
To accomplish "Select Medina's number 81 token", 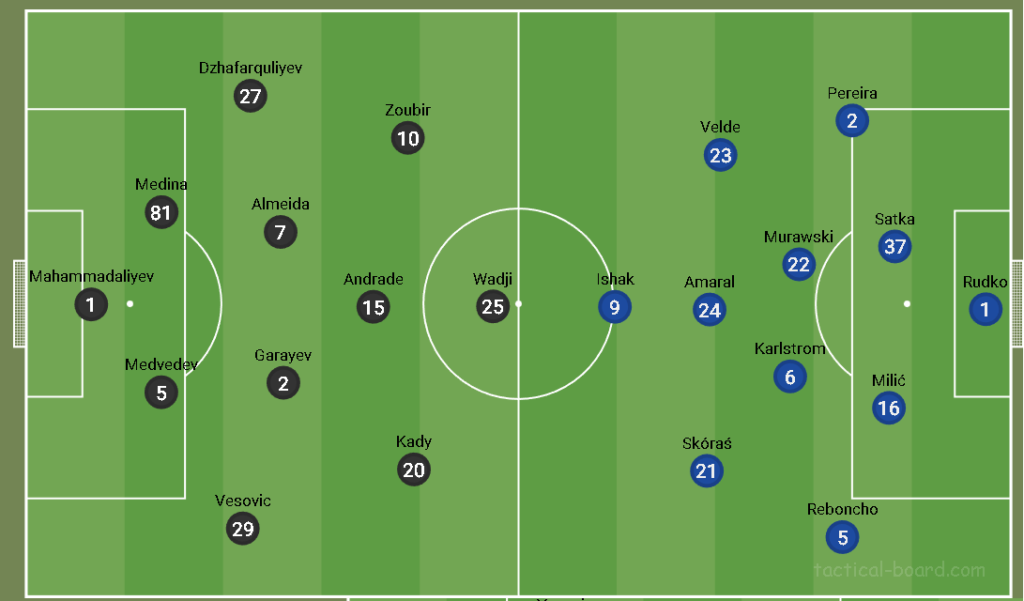I will click(x=161, y=212).
